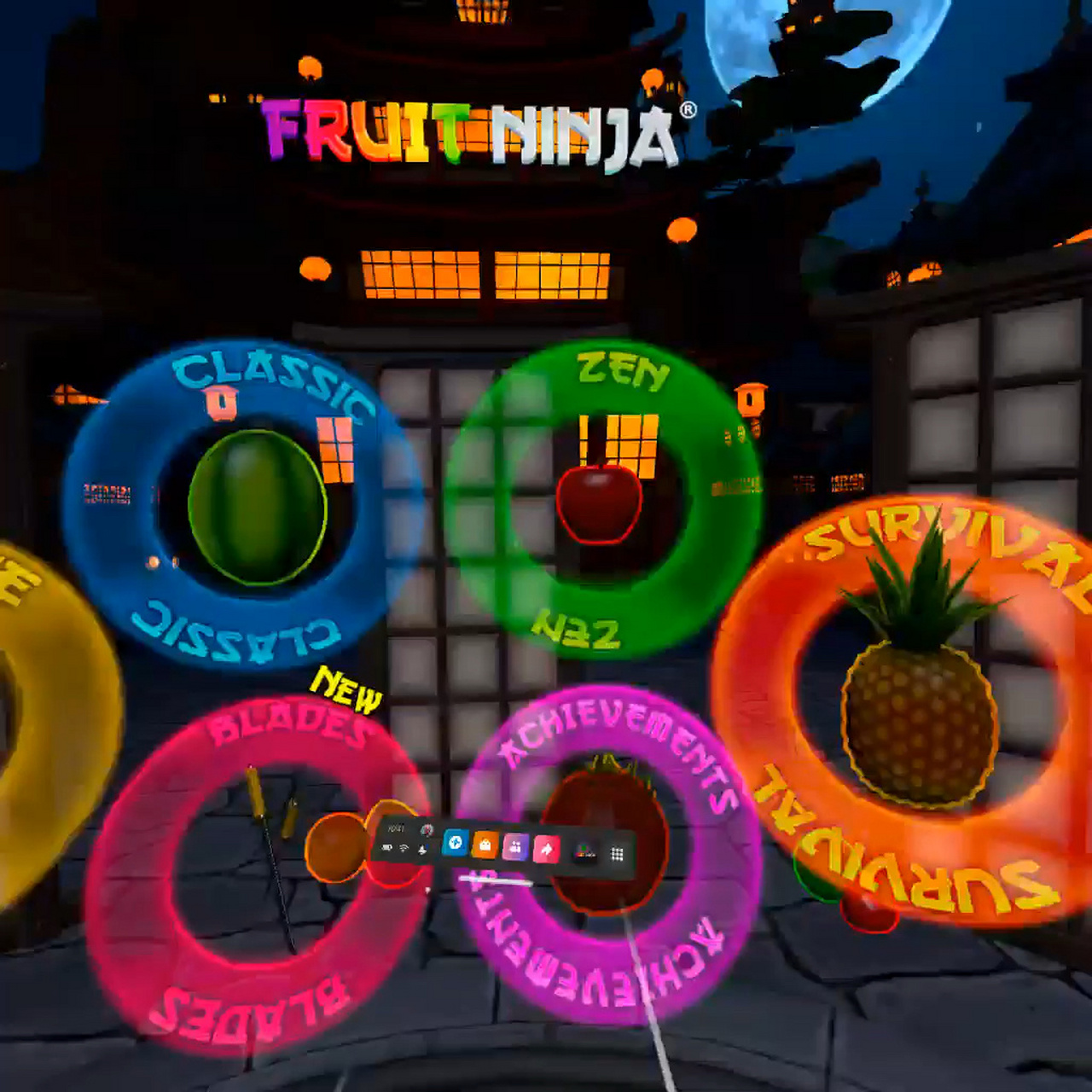The width and height of the screenshot is (1092, 1092).
Task: Open the Quest Store icon
Action: 484,845
